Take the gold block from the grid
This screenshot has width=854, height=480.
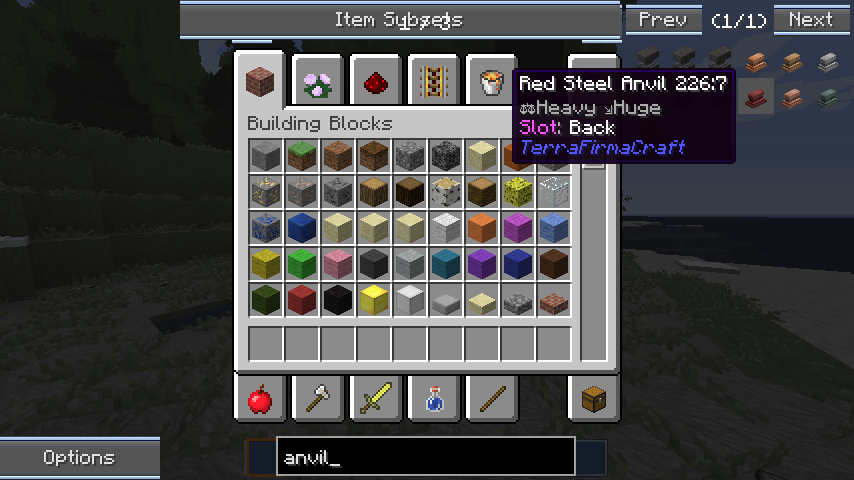click(373, 299)
